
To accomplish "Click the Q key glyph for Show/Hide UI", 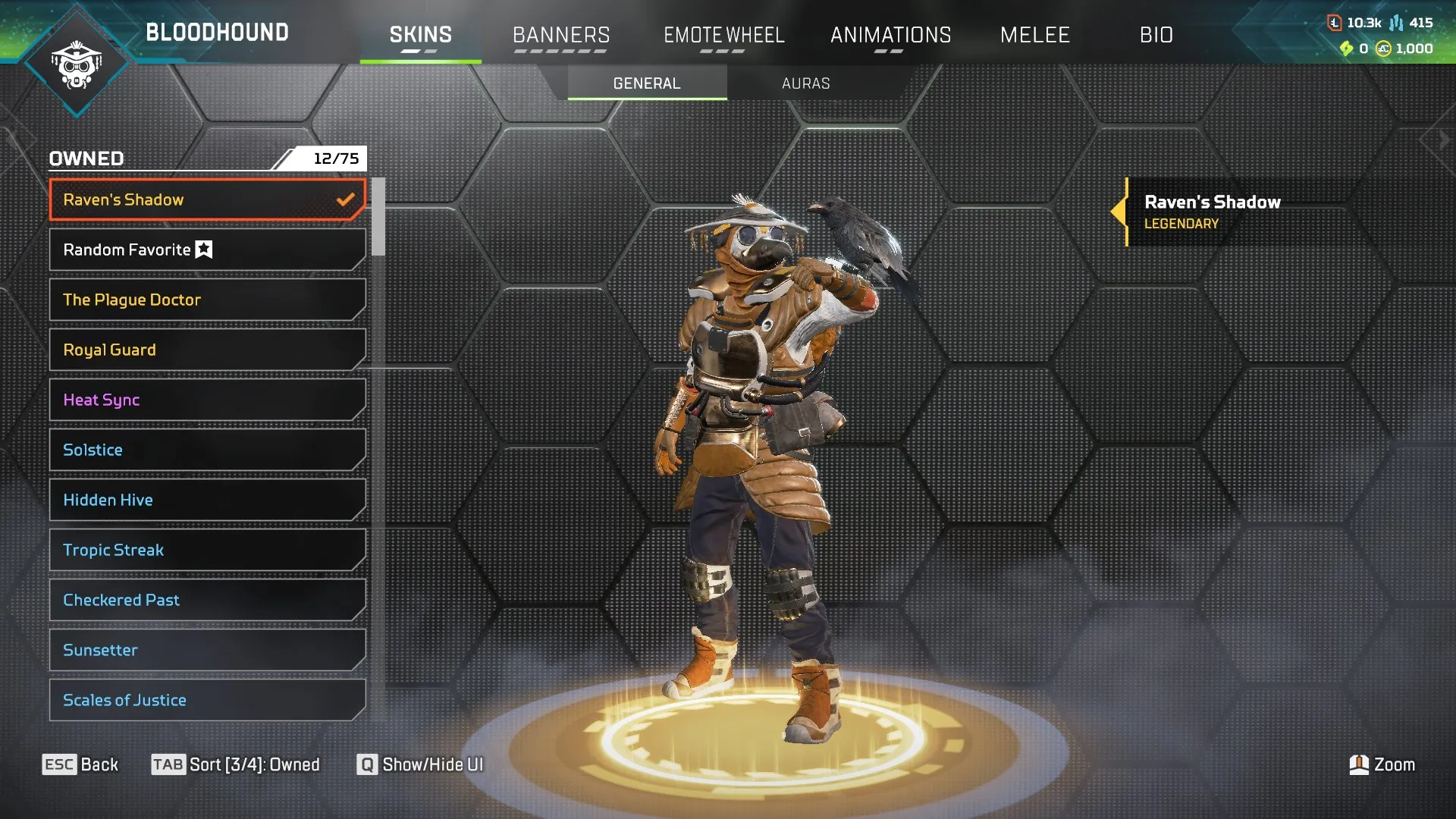I will [368, 765].
